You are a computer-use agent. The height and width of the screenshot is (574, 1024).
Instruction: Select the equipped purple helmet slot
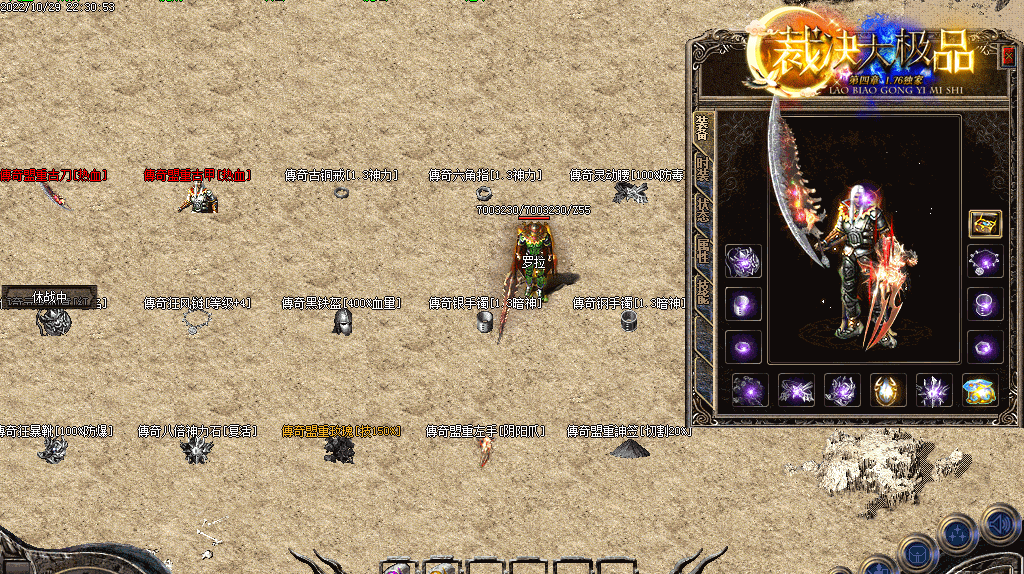(x=743, y=262)
